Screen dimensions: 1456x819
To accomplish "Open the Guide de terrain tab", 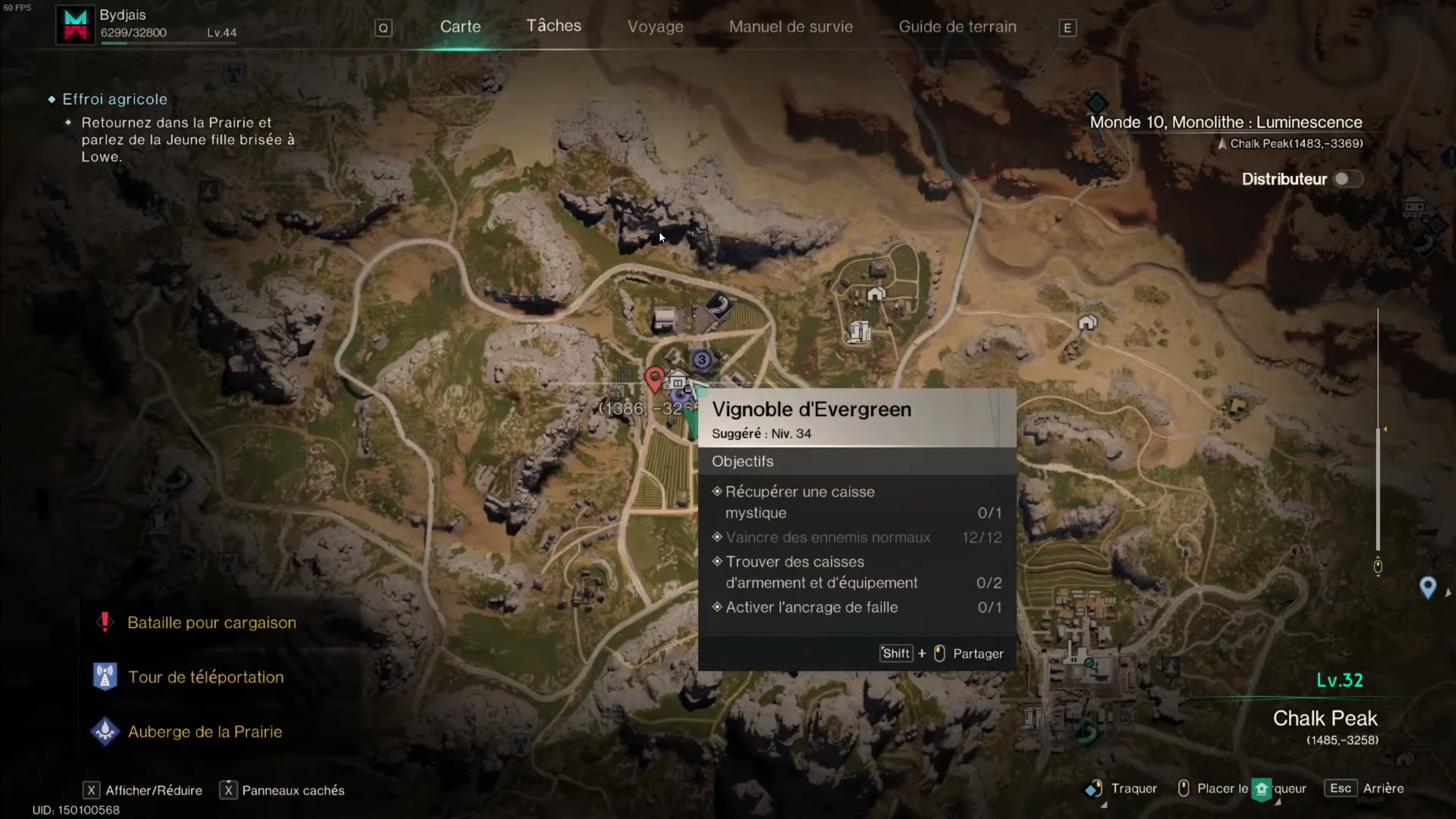I will (x=957, y=27).
